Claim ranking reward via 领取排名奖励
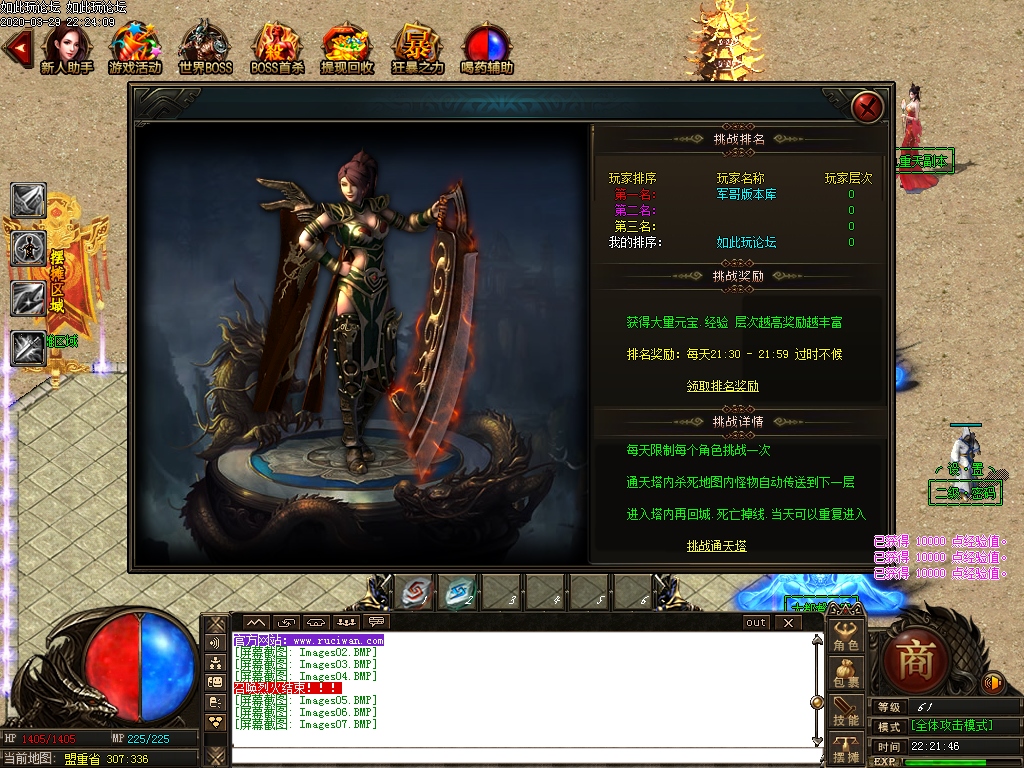Viewport: 1024px width, 768px height. pos(722,386)
